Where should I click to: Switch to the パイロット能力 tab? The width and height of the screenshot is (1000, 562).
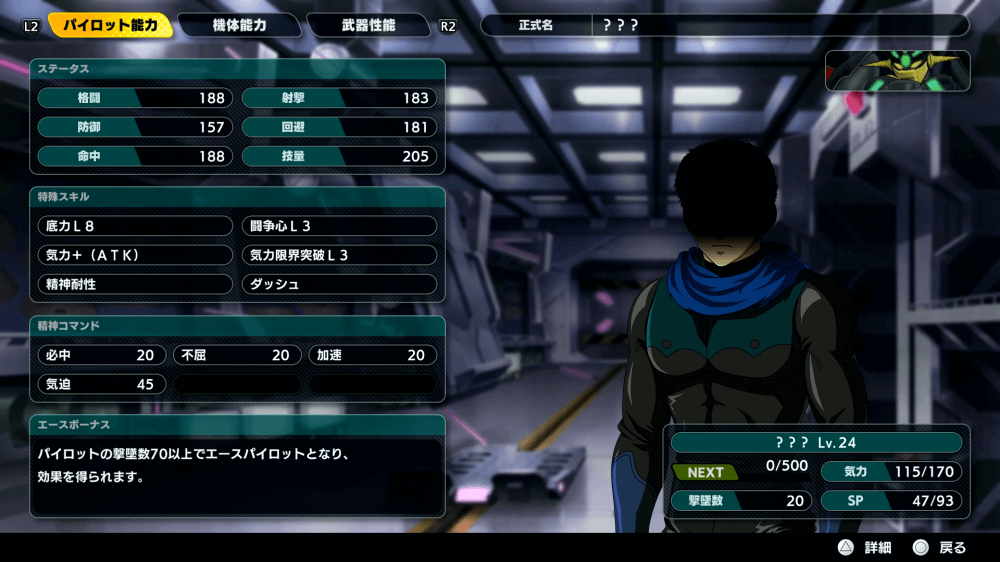109,25
